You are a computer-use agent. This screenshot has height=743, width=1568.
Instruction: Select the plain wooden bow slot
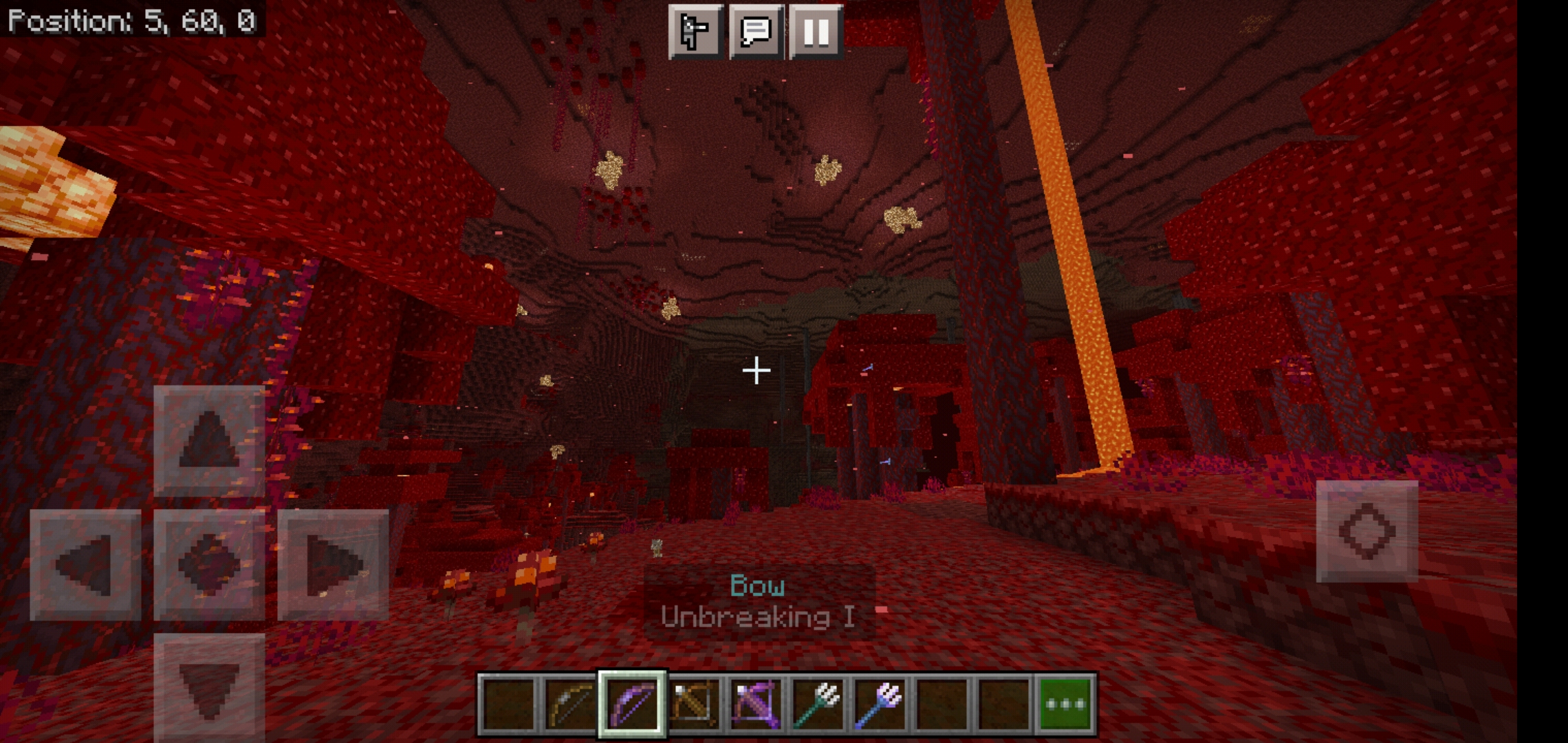[570, 704]
